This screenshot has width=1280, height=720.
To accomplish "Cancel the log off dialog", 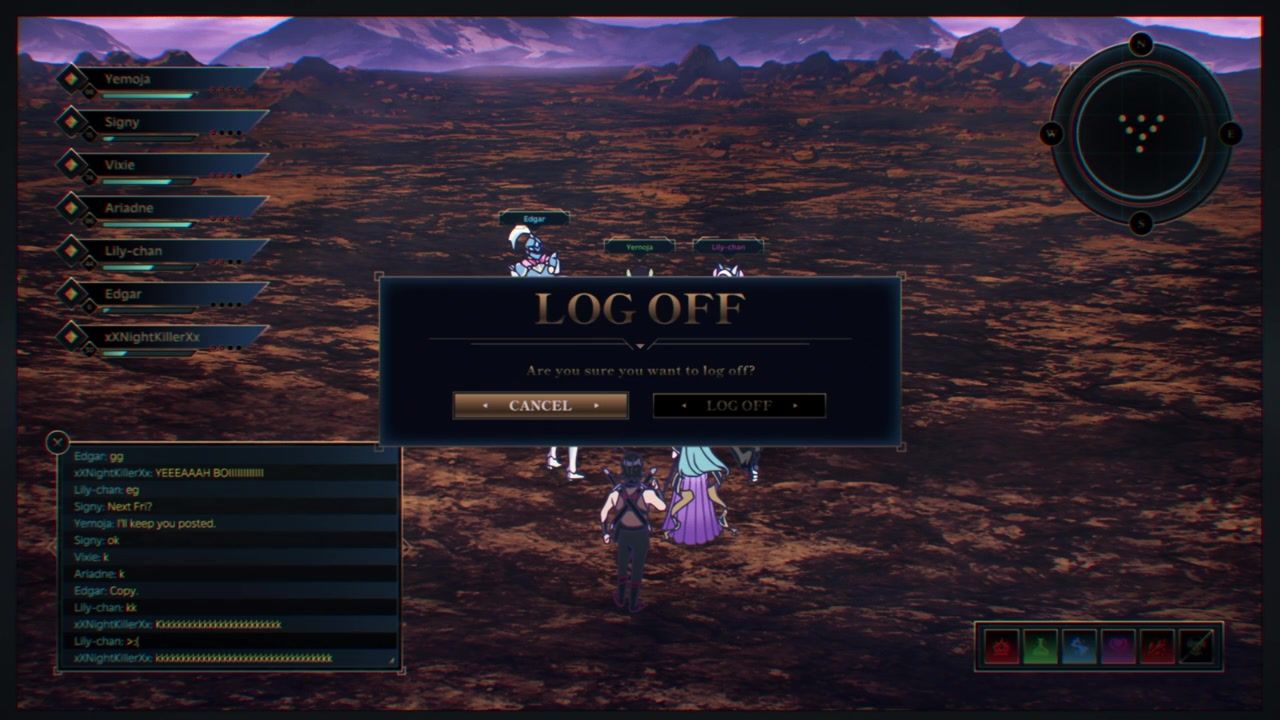I will [540, 405].
